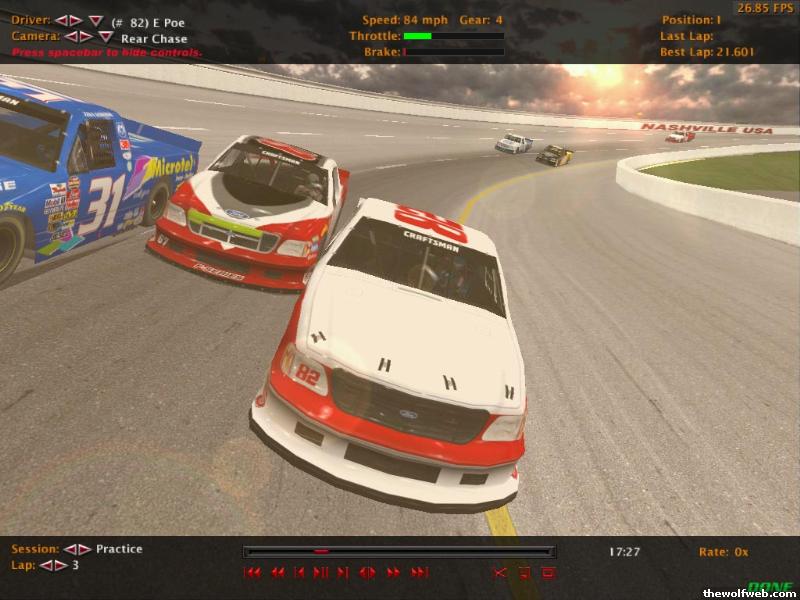Switch to the next camera view
Viewport: 800px width, 600px height.
86,37
